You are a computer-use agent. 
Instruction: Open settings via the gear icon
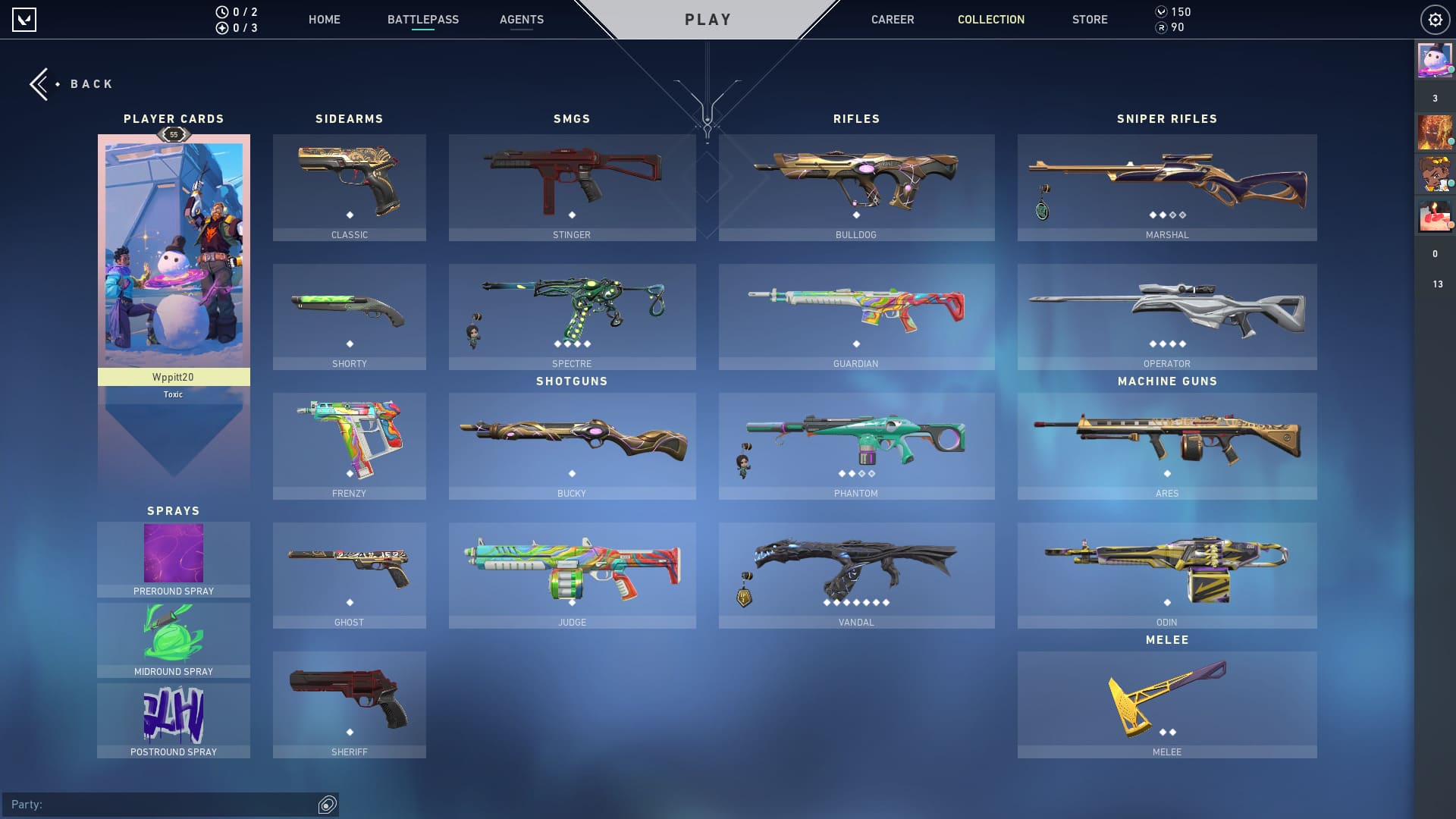[x=1435, y=20]
